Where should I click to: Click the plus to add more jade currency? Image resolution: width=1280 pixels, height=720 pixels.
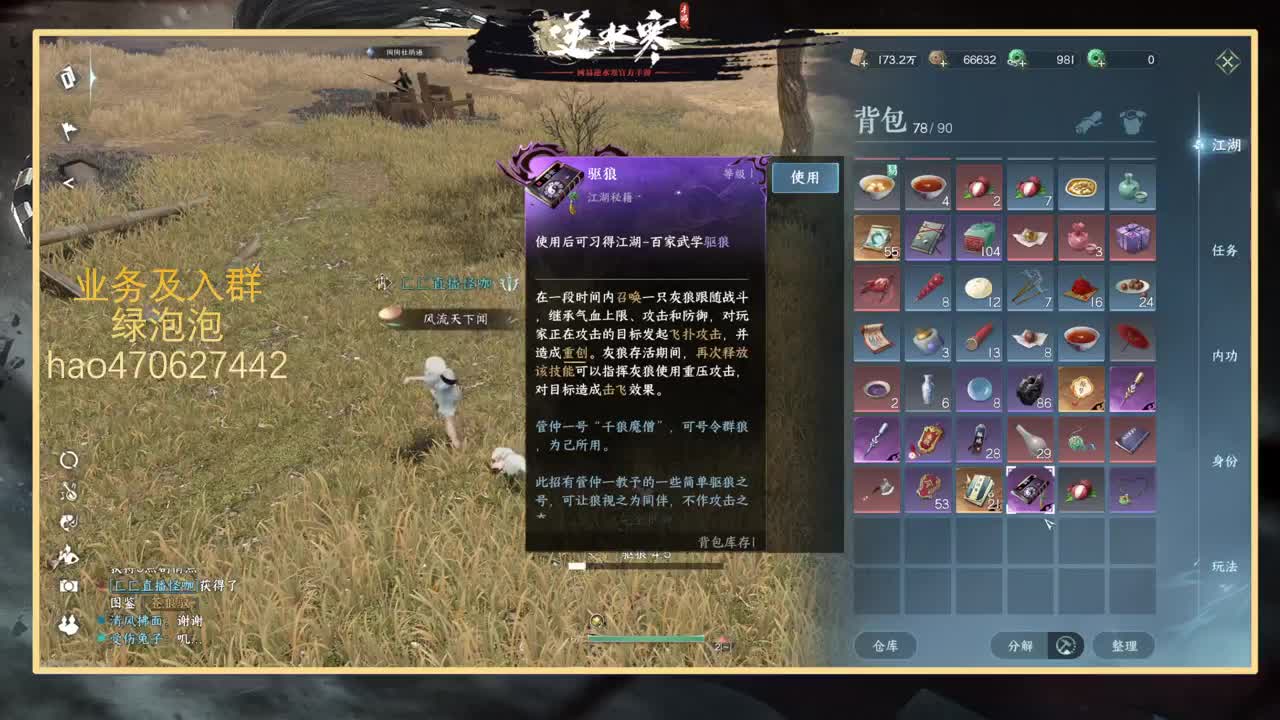1024,64
